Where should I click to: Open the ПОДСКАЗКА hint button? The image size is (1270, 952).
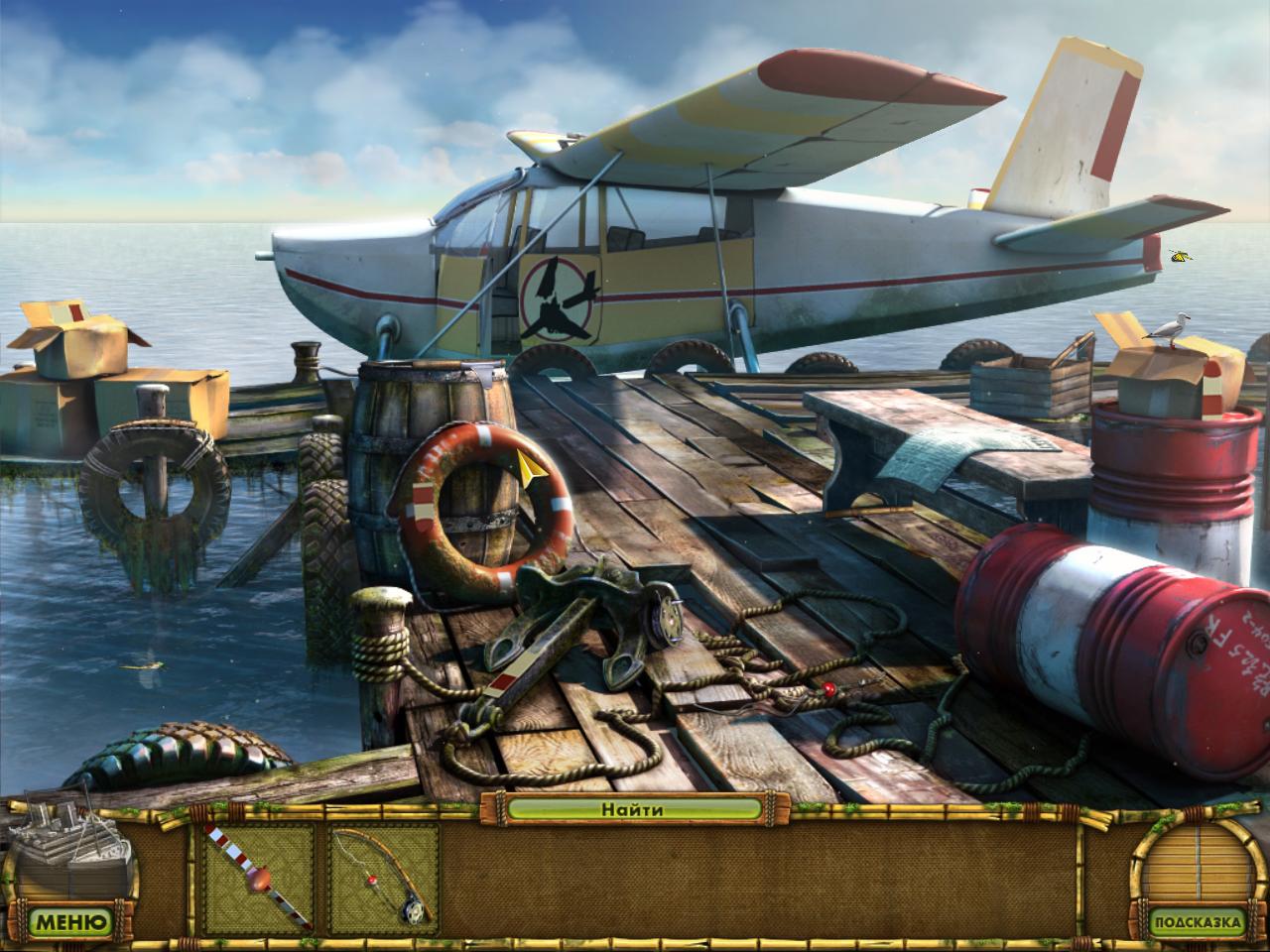click(x=1196, y=922)
